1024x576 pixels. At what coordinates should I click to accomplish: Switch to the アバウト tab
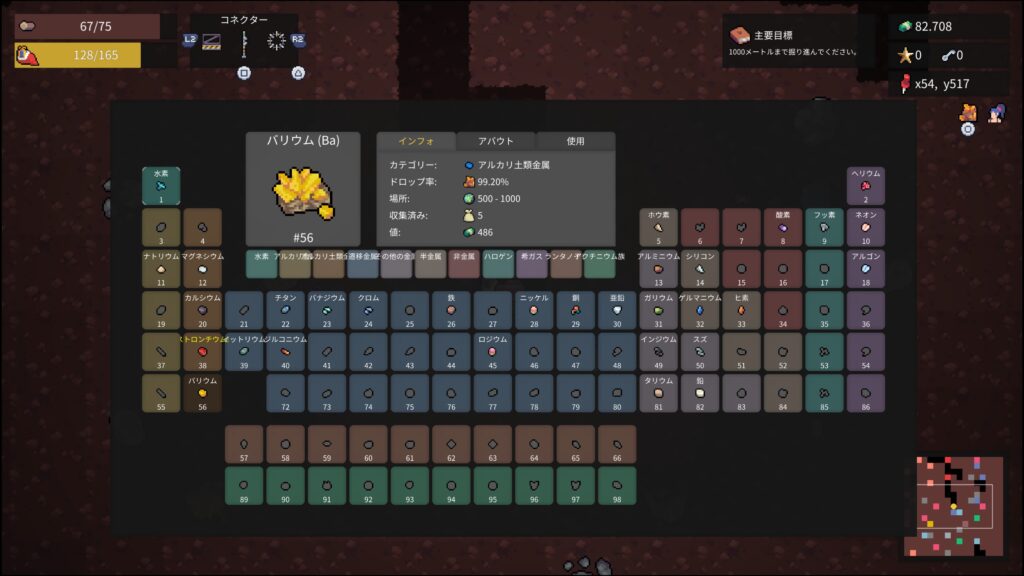point(496,141)
